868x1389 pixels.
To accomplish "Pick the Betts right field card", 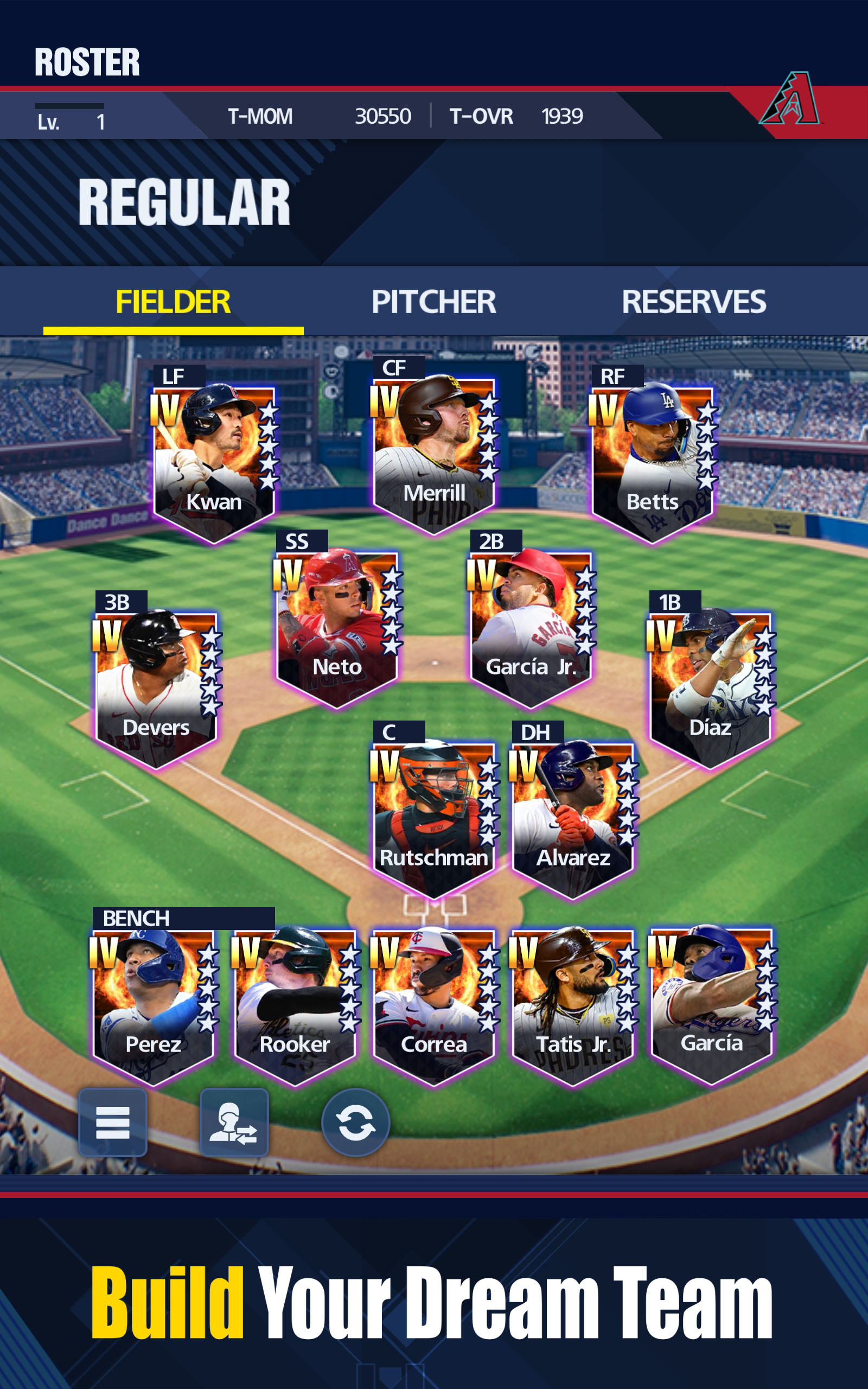I will click(652, 459).
